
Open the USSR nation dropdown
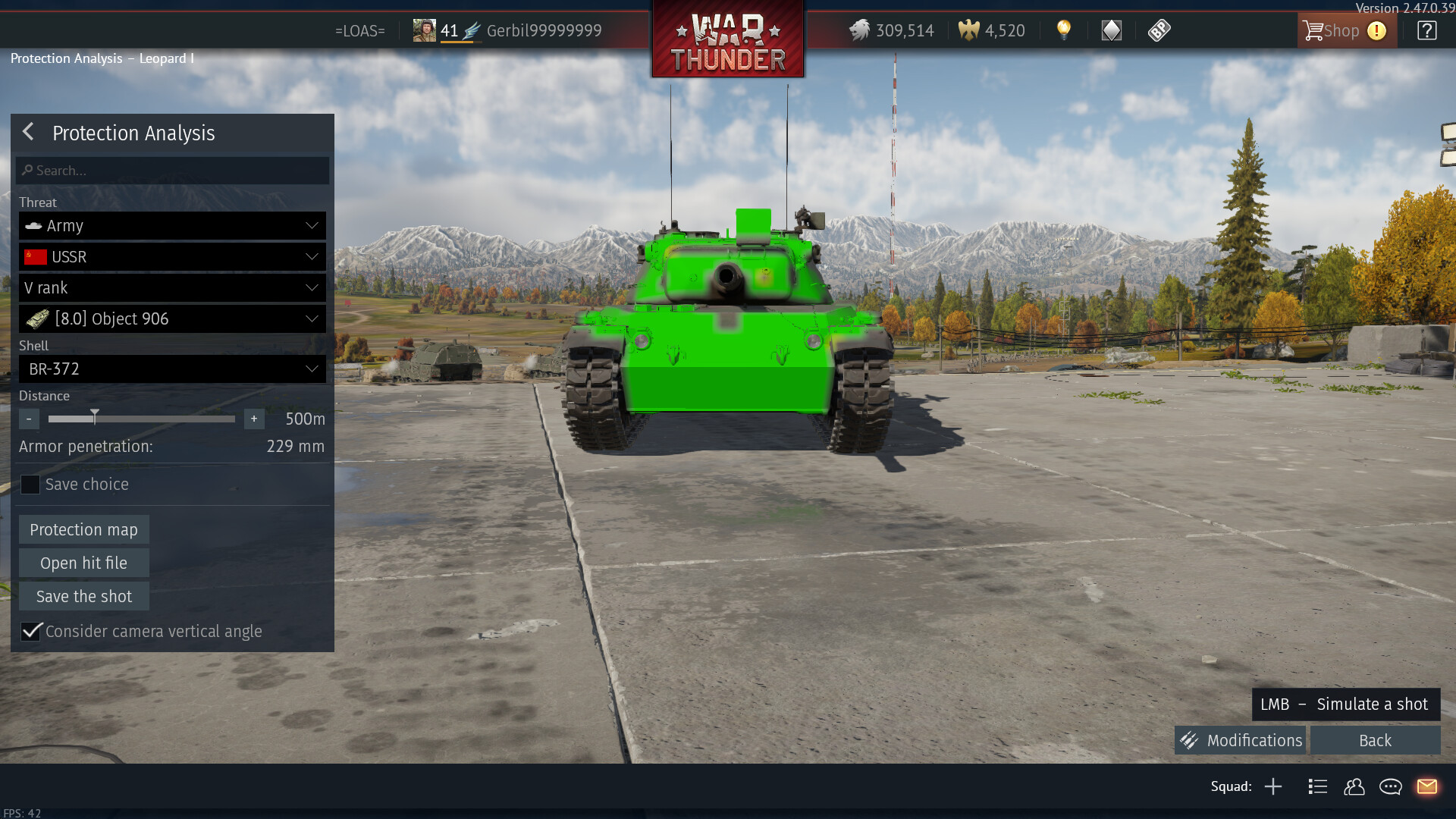coord(173,257)
